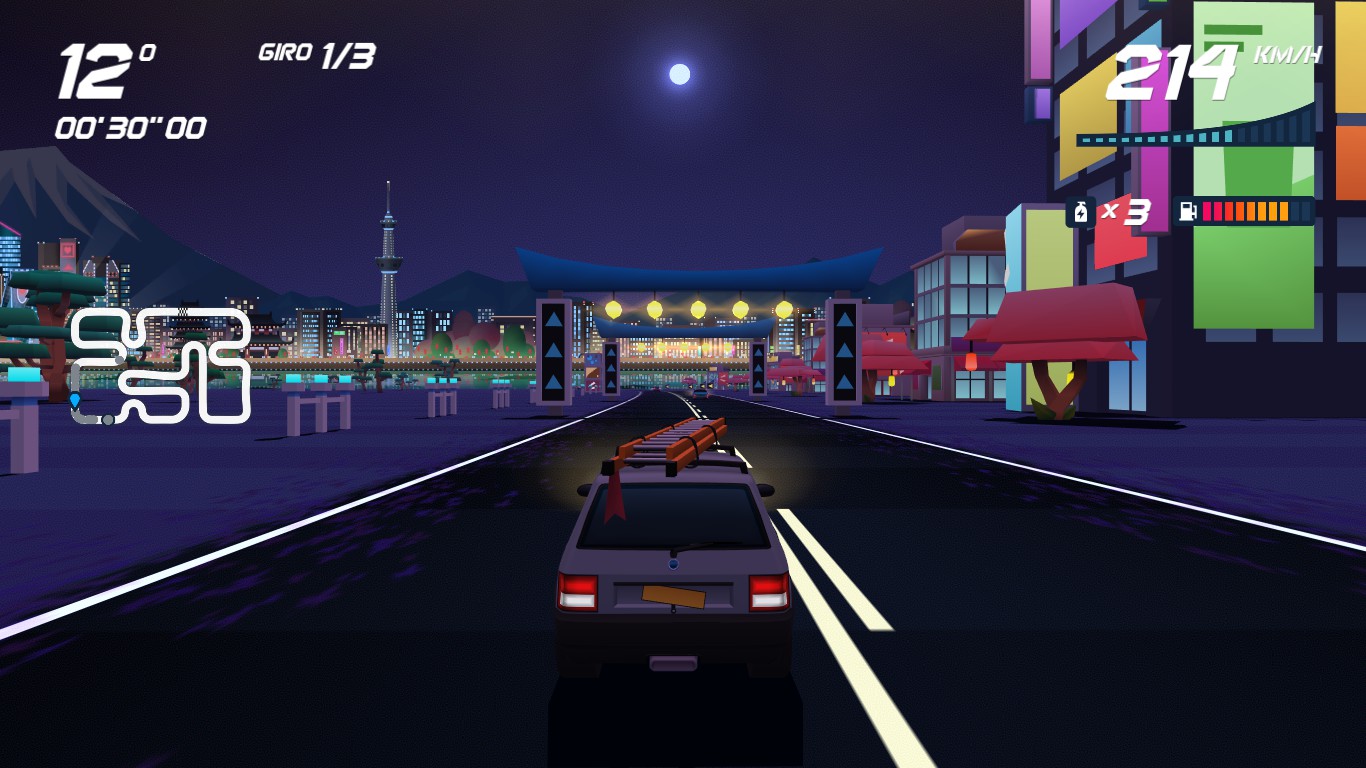Click the fuel pump icon
Screen dimensions: 1366x768
pos(1188,211)
